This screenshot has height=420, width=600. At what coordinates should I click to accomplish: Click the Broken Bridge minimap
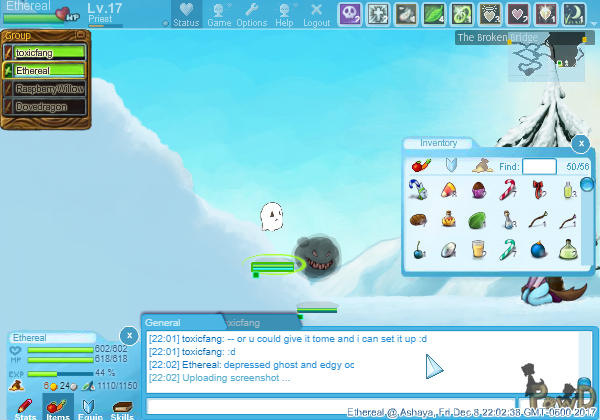coord(547,61)
